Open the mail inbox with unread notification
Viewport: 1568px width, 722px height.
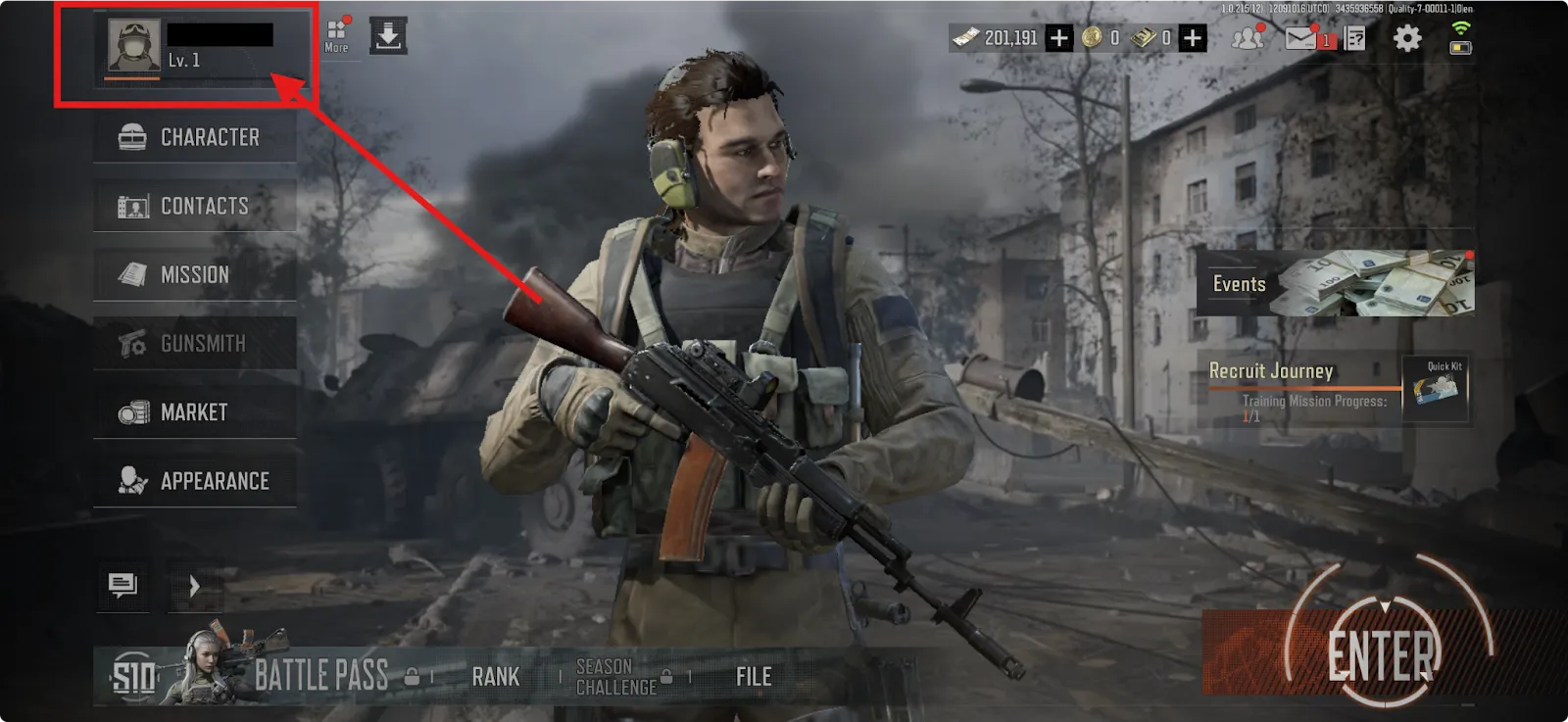tap(1302, 37)
